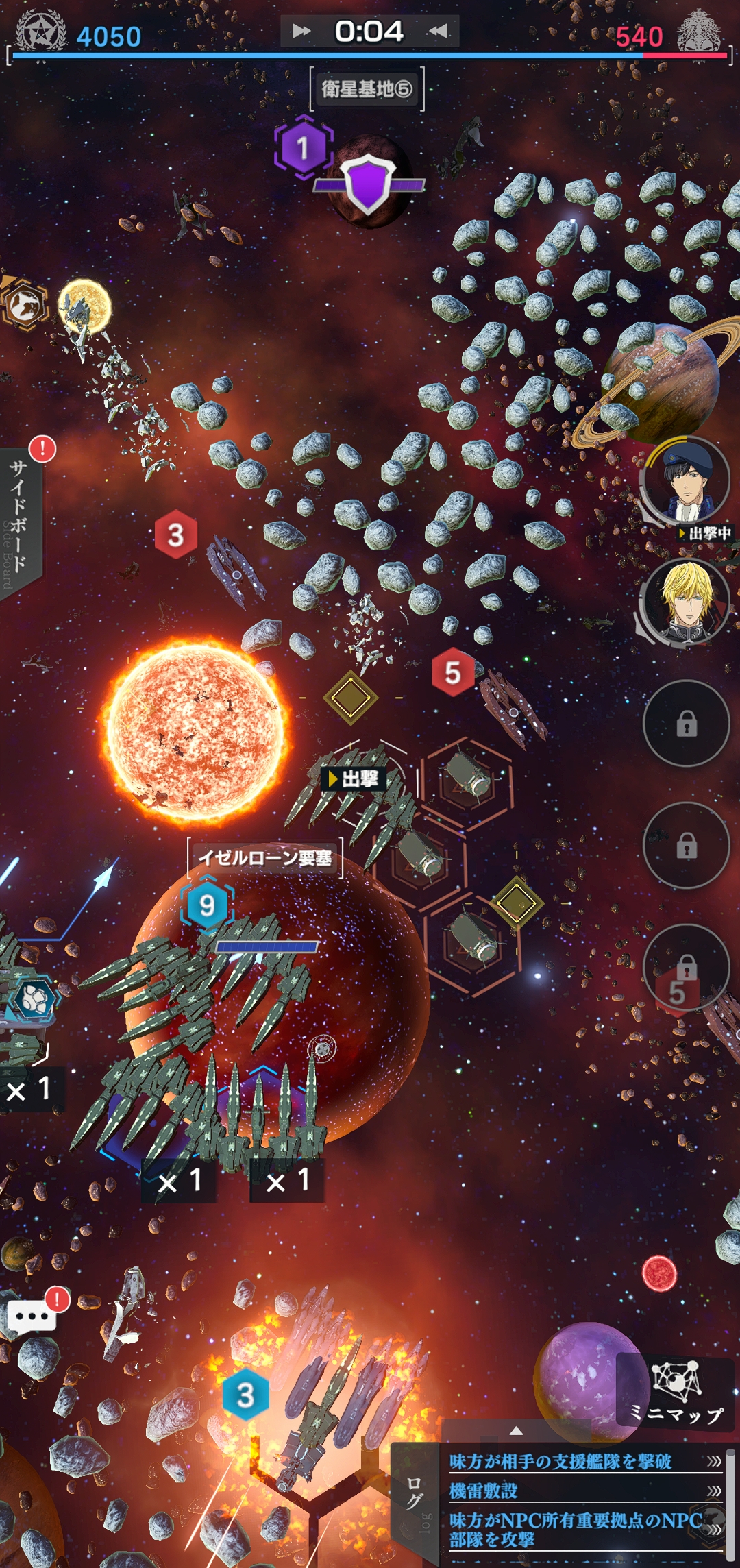Target the red enemy fleet marker numbered 3

tap(175, 535)
